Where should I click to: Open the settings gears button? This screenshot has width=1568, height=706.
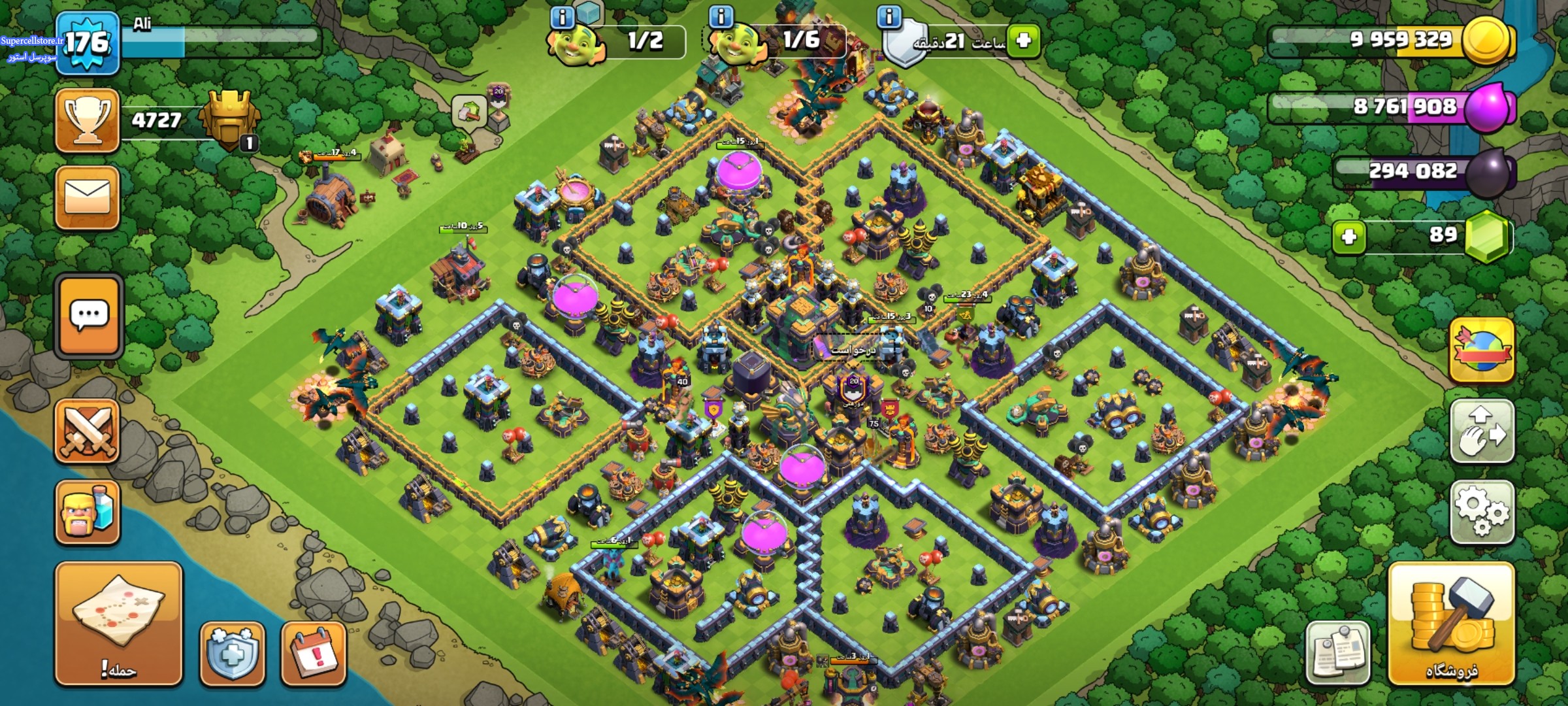coord(1482,512)
